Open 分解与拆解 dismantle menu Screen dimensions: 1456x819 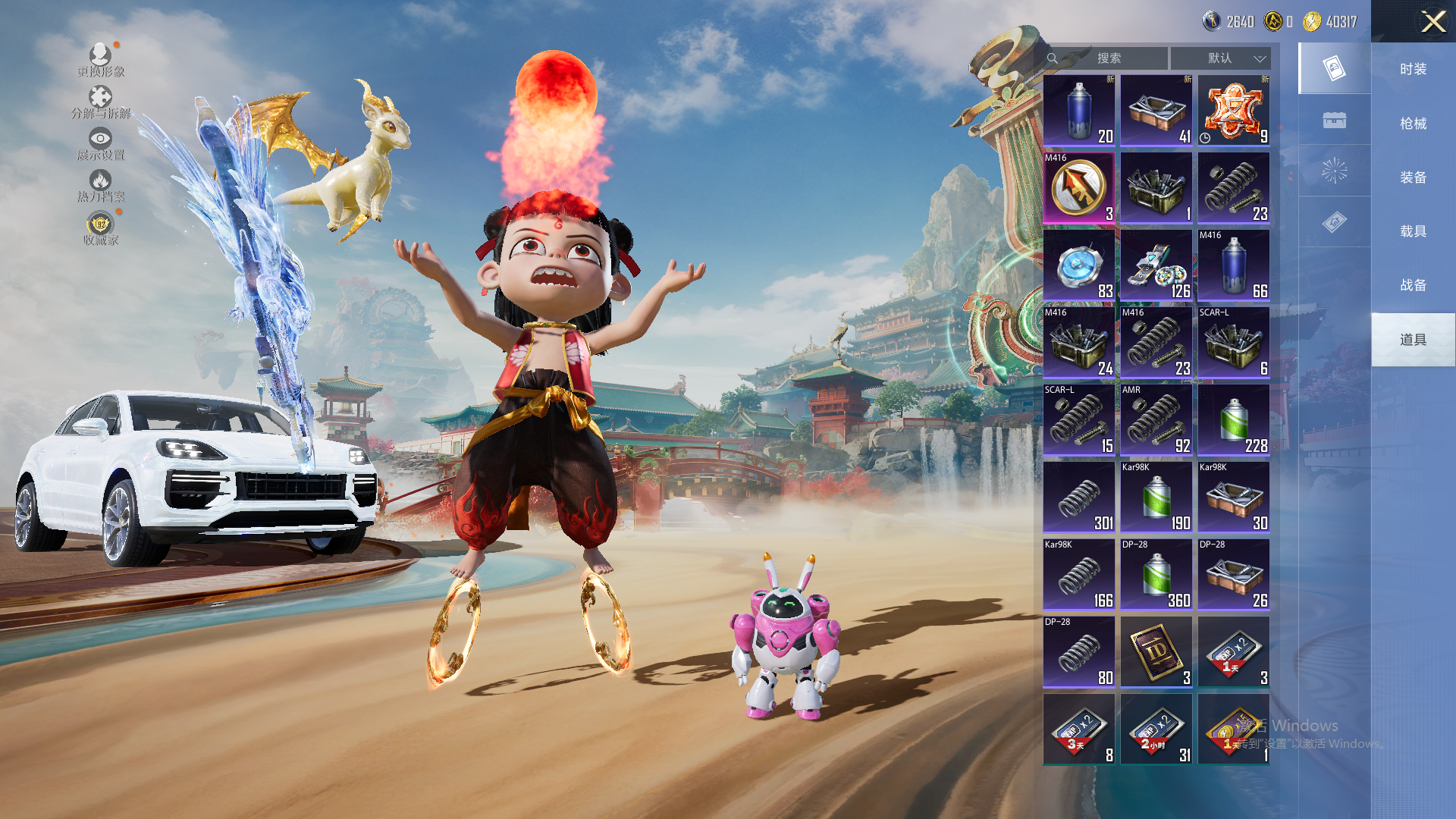coord(100,102)
